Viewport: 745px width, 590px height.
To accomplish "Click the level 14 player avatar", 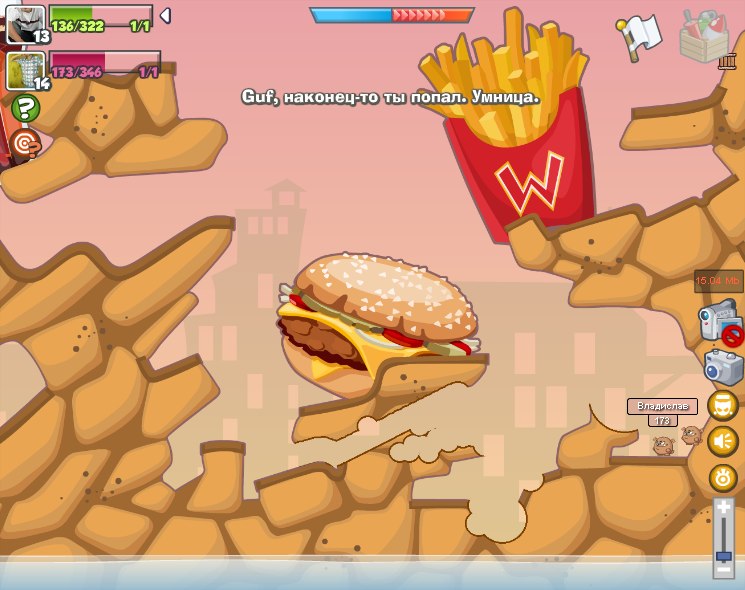I will [25, 70].
